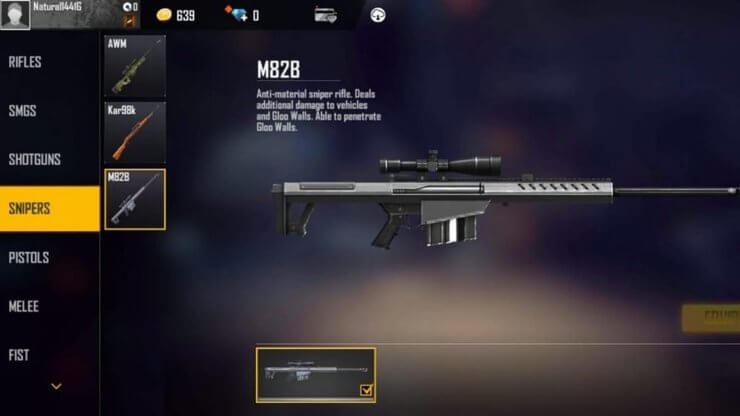Choose the Kar98k rifle thumbnail
The height and width of the screenshot is (416, 740).
click(135, 133)
